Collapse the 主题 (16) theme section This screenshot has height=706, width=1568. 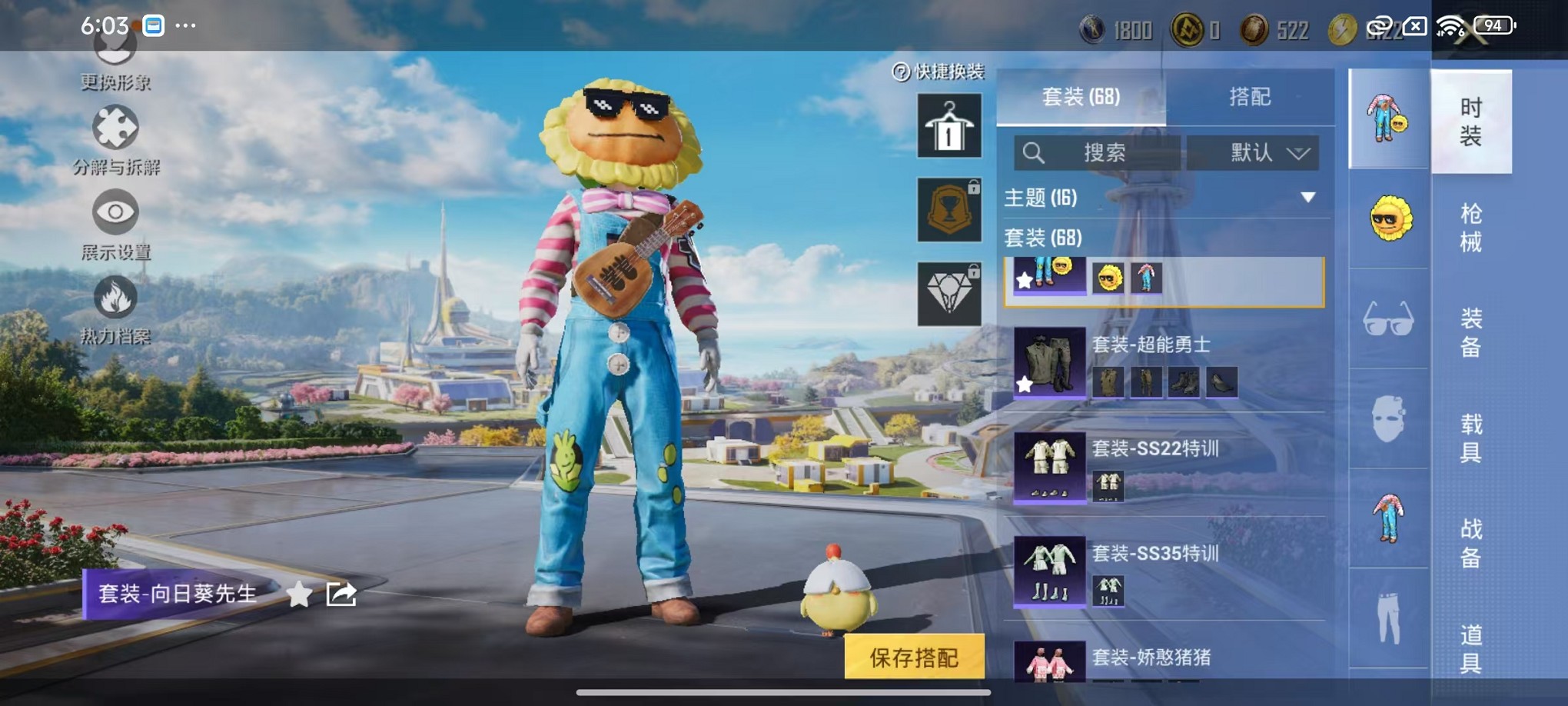coord(1307,198)
